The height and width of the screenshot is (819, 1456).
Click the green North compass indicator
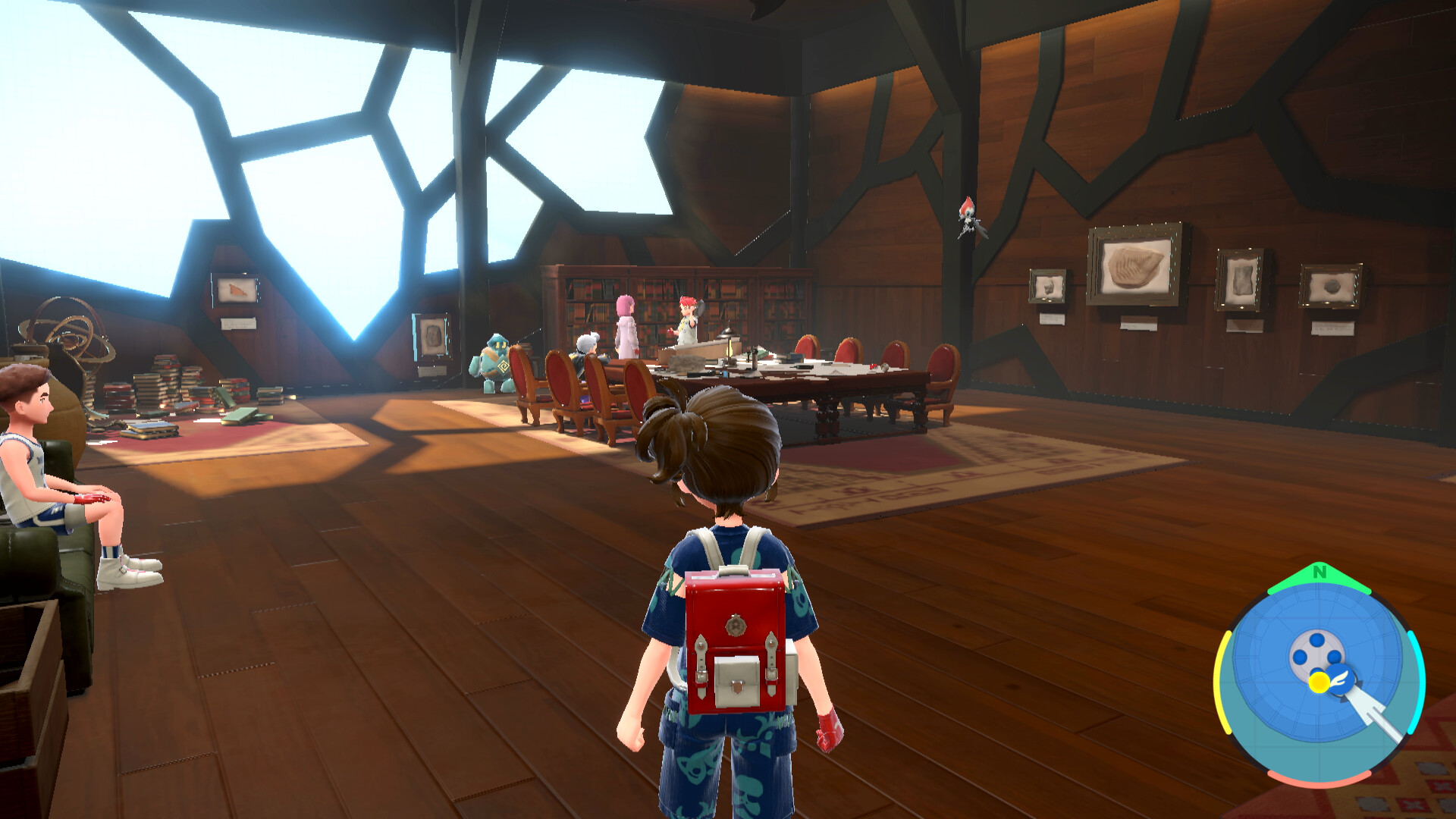click(1319, 573)
